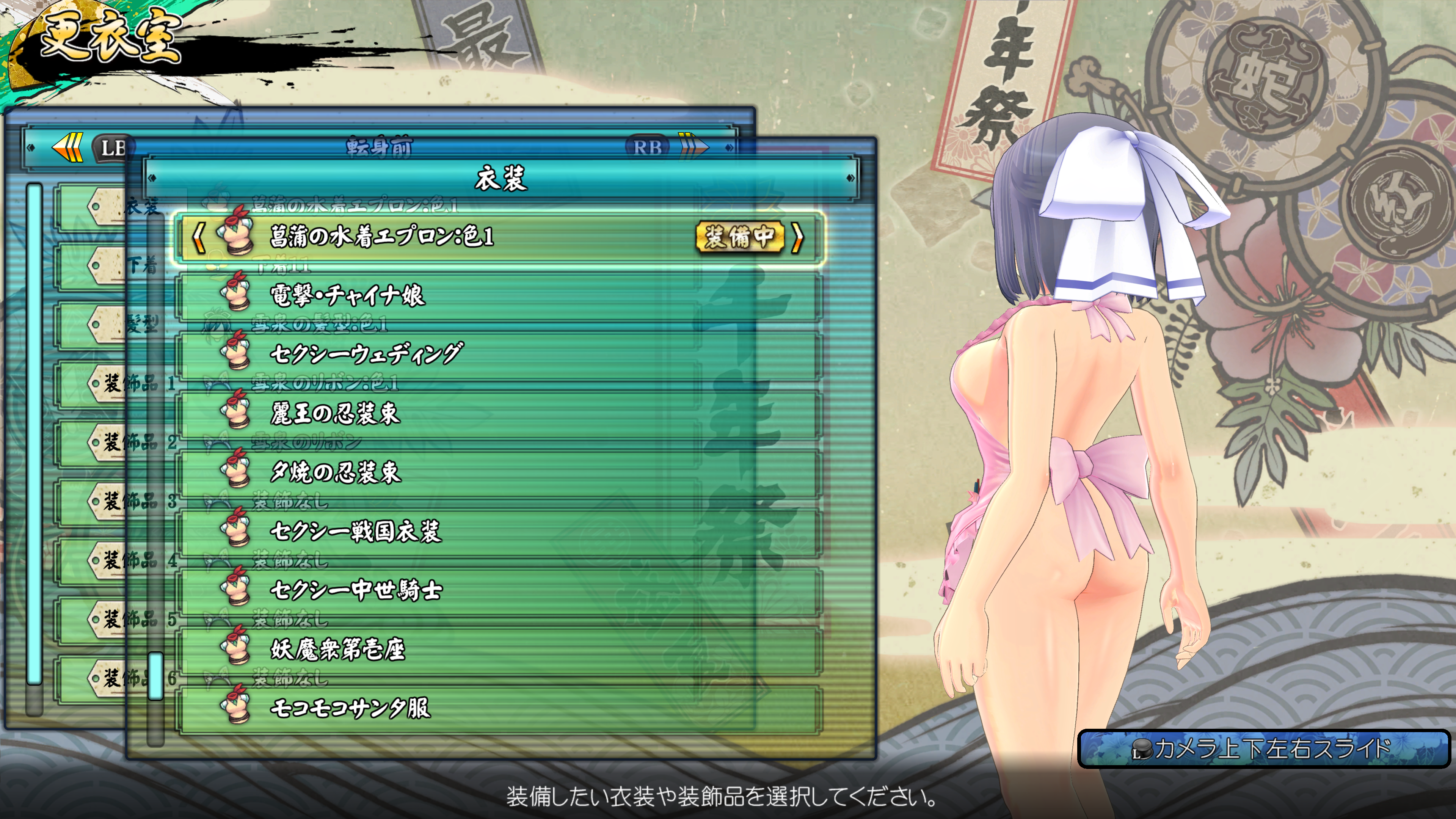Switch to previous tab with orange left arrow
This screenshot has height=819, width=1456.
coord(68,147)
